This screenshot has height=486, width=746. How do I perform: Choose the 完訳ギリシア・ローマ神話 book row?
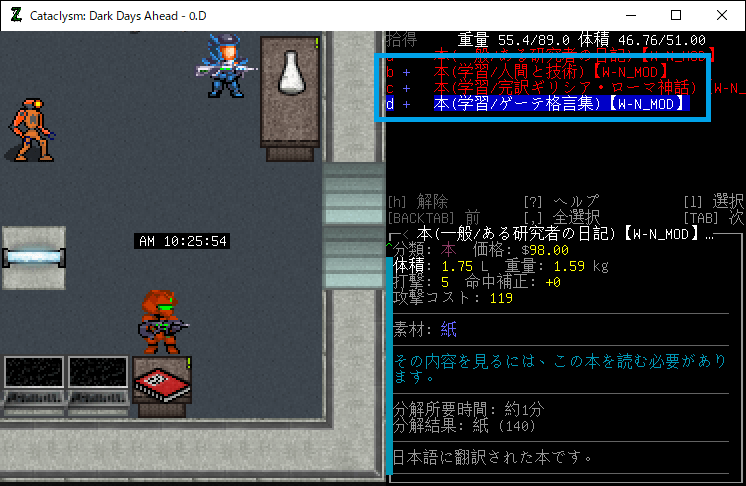(560, 88)
